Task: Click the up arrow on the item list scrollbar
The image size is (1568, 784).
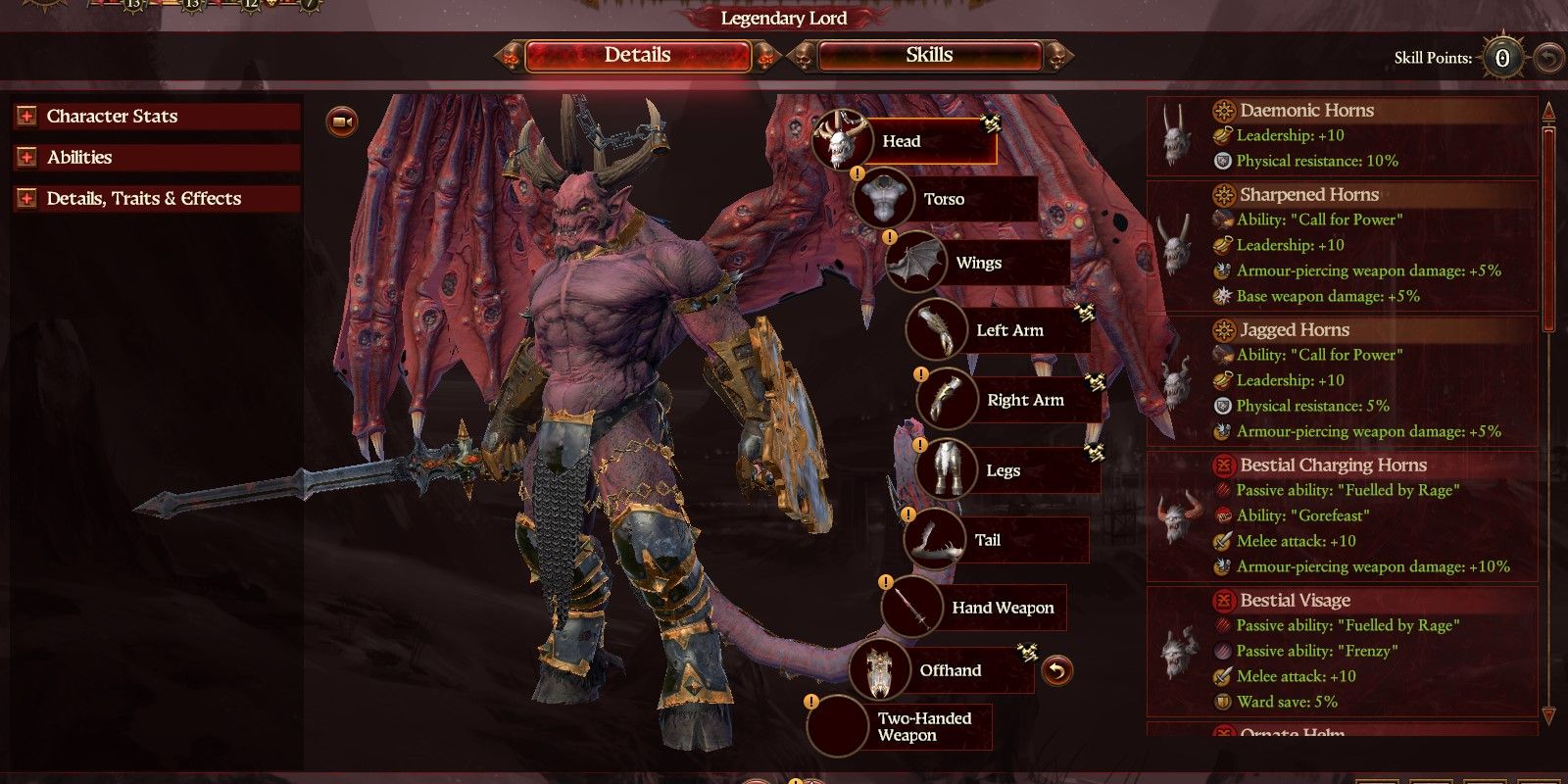Action: pos(1549,113)
